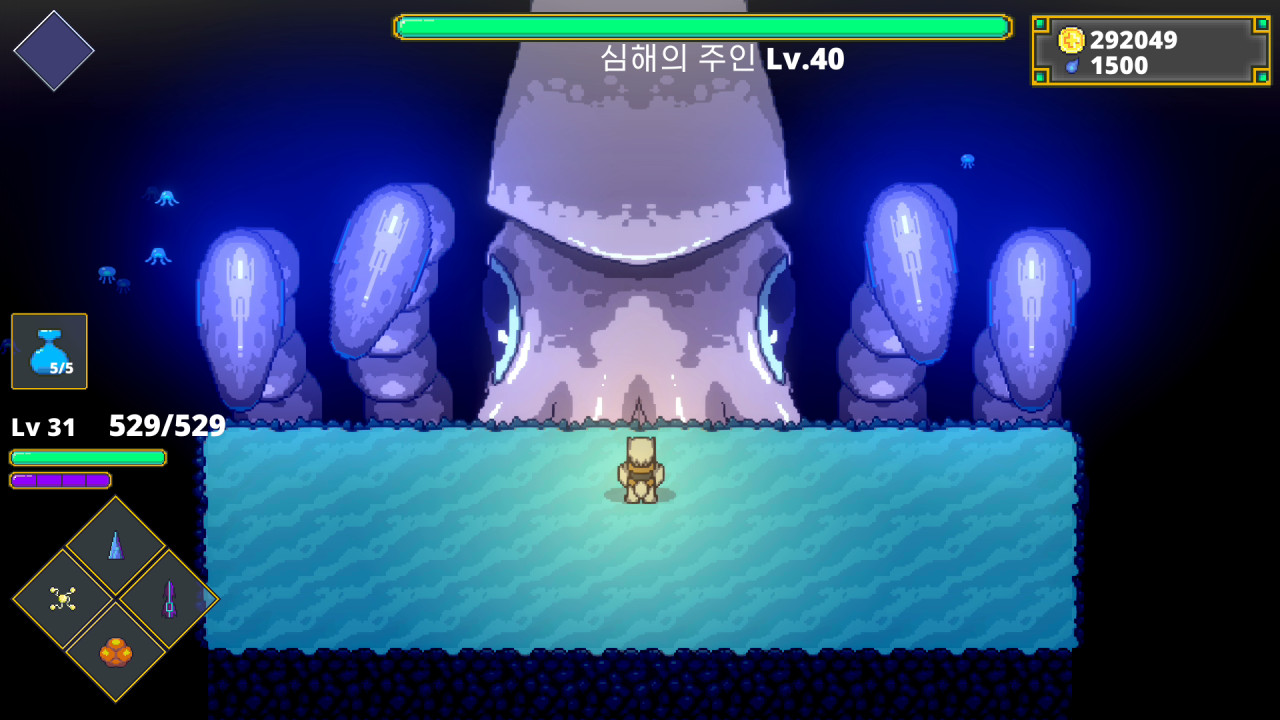
Task: Use the blue potion flask labeled 5/5
Action: tap(48, 352)
